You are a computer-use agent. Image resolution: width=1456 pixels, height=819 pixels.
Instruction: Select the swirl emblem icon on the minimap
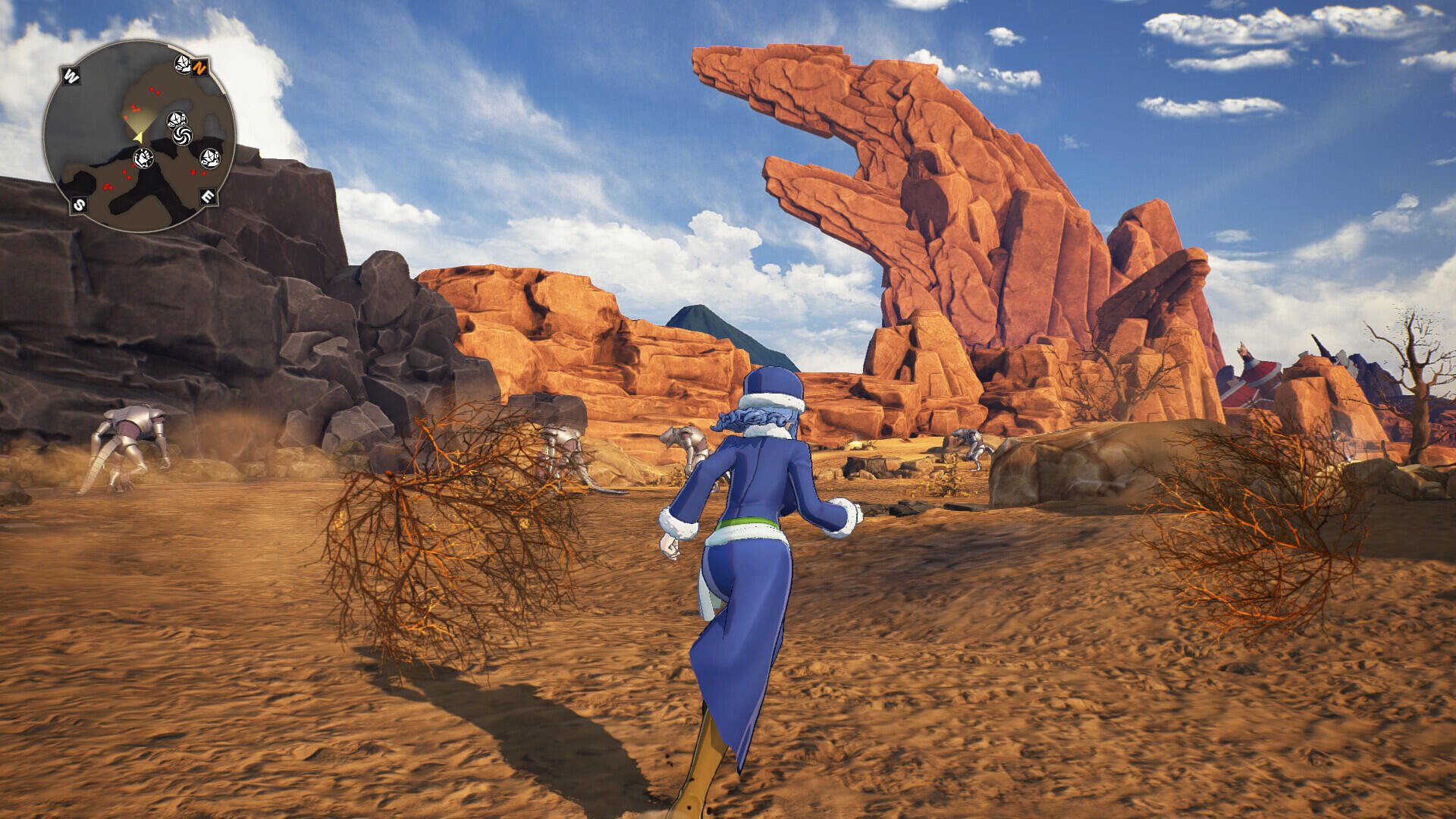click(x=182, y=136)
